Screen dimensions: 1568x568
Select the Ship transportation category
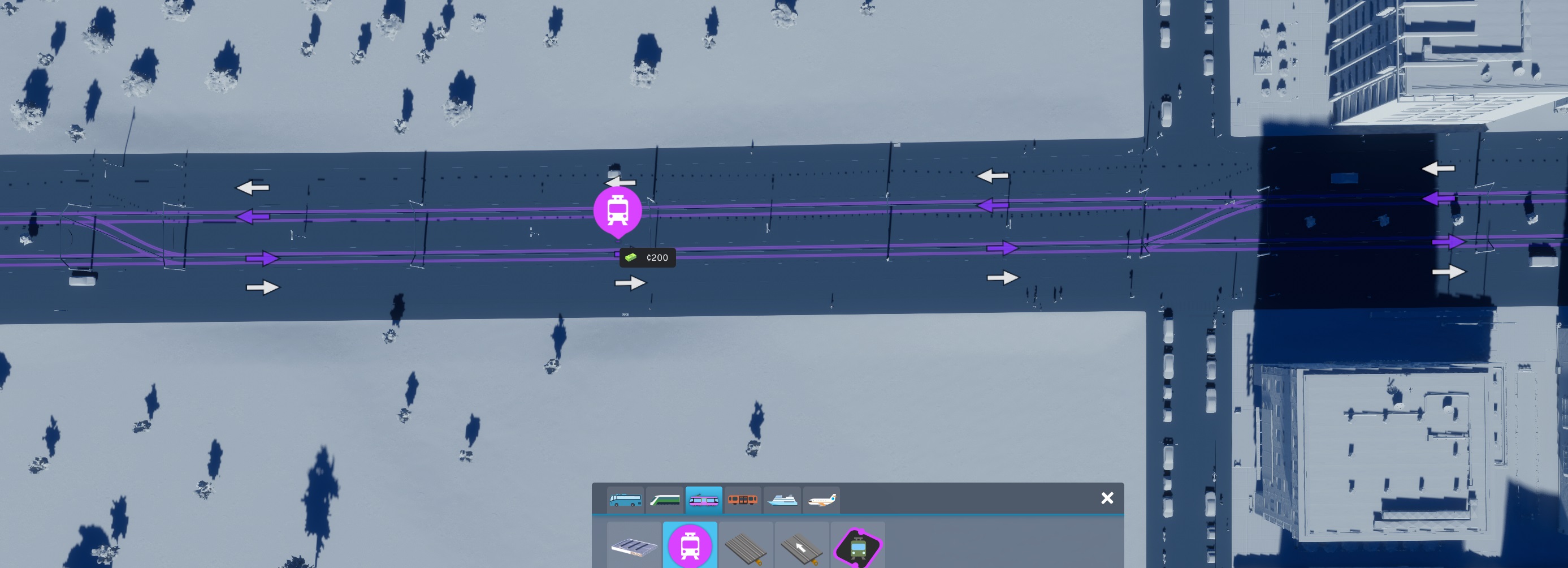[x=783, y=500]
